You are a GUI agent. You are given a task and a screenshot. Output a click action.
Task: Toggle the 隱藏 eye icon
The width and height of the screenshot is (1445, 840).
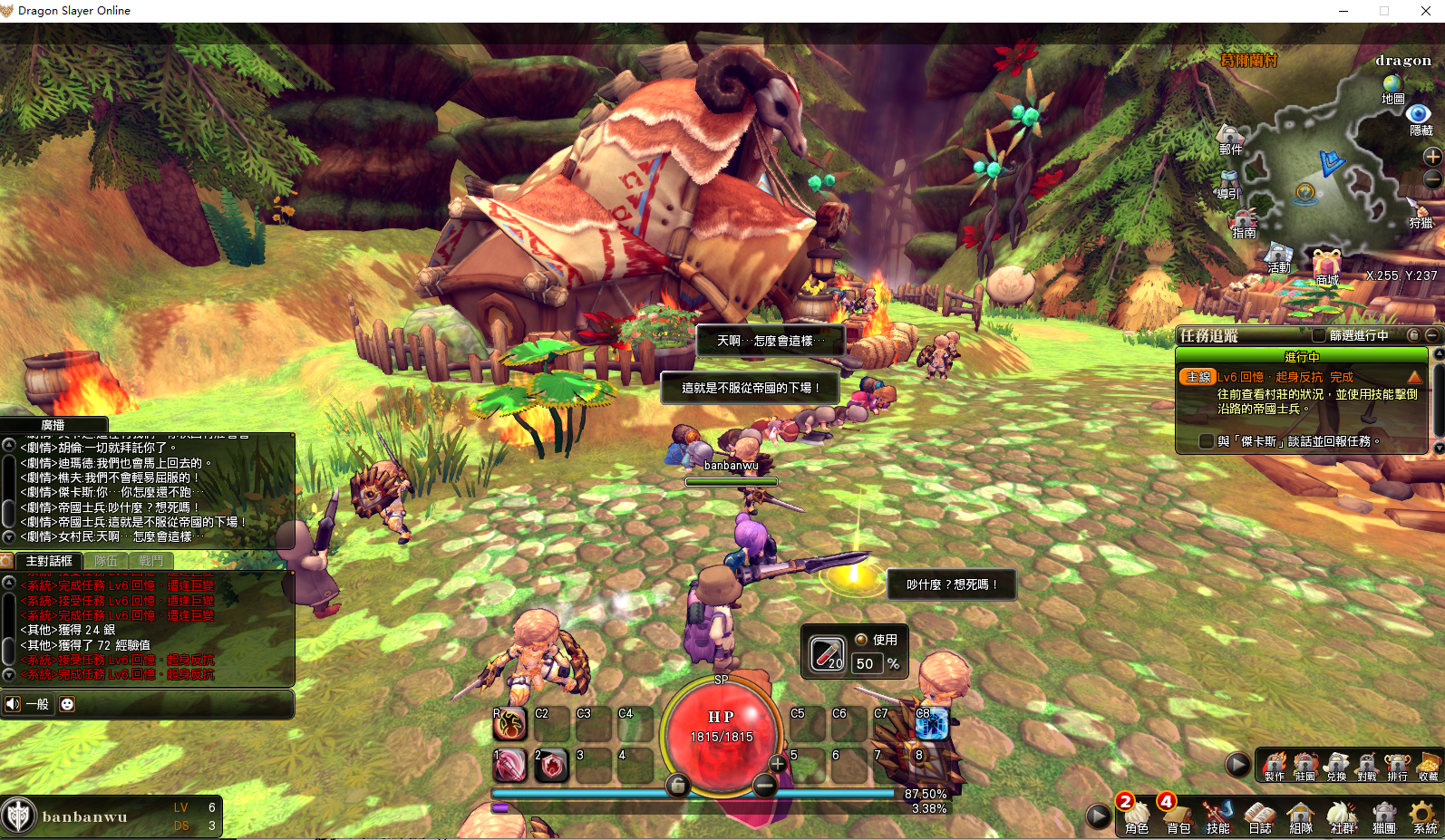point(1419,115)
